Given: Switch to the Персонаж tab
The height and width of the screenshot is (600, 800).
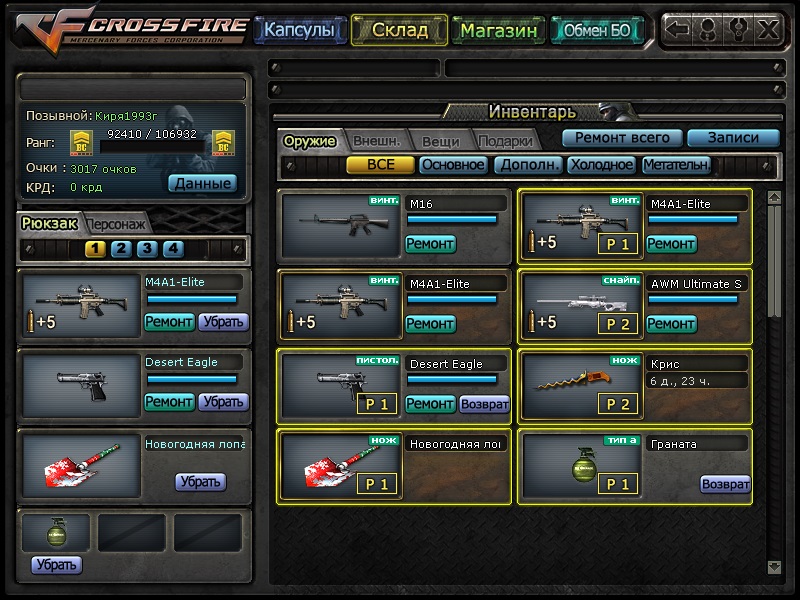Looking at the screenshot, I should click(116, 224).
